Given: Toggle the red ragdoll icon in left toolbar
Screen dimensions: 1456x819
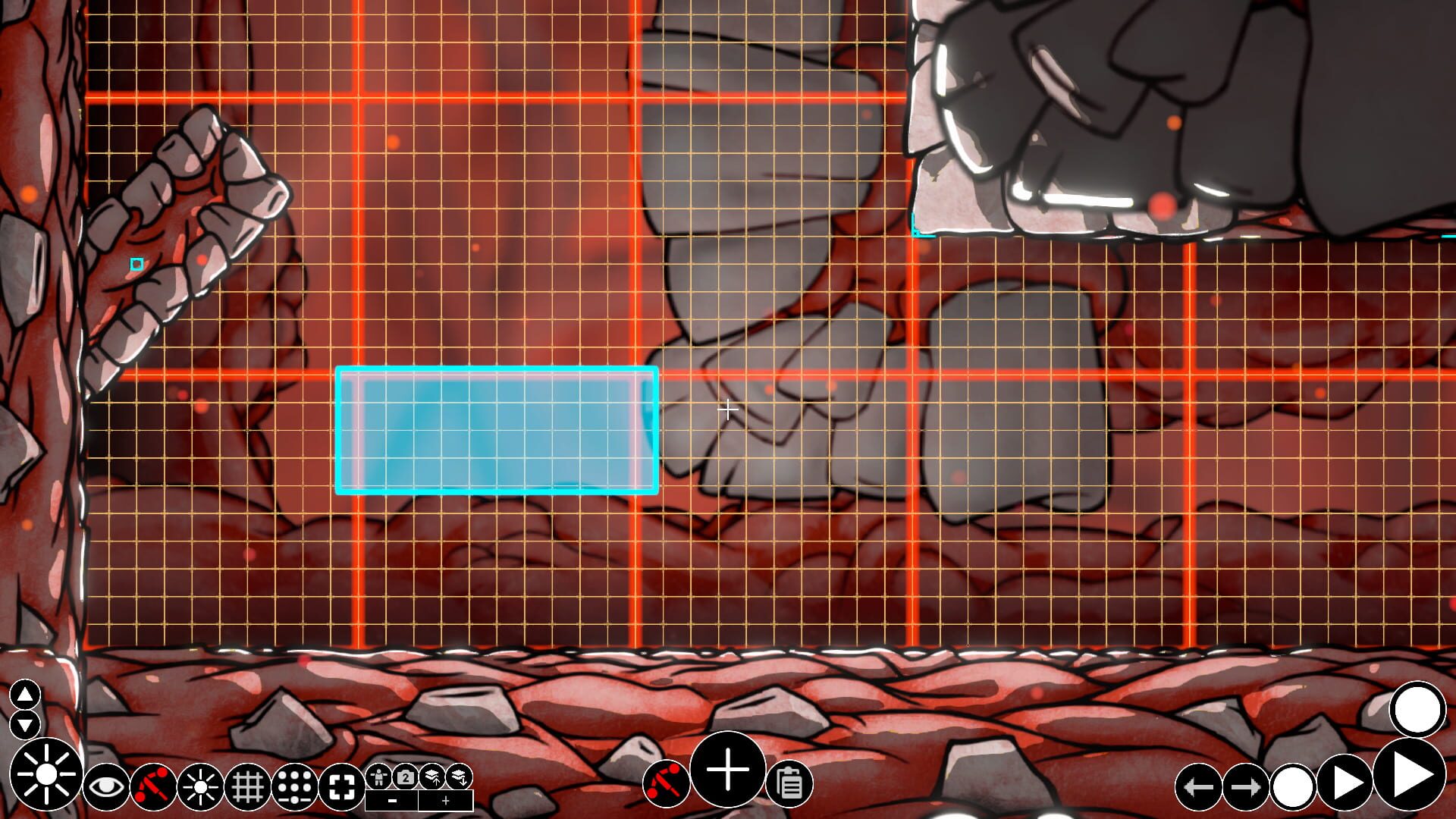Looking at the screenshot, I should [x=151, y=786].
